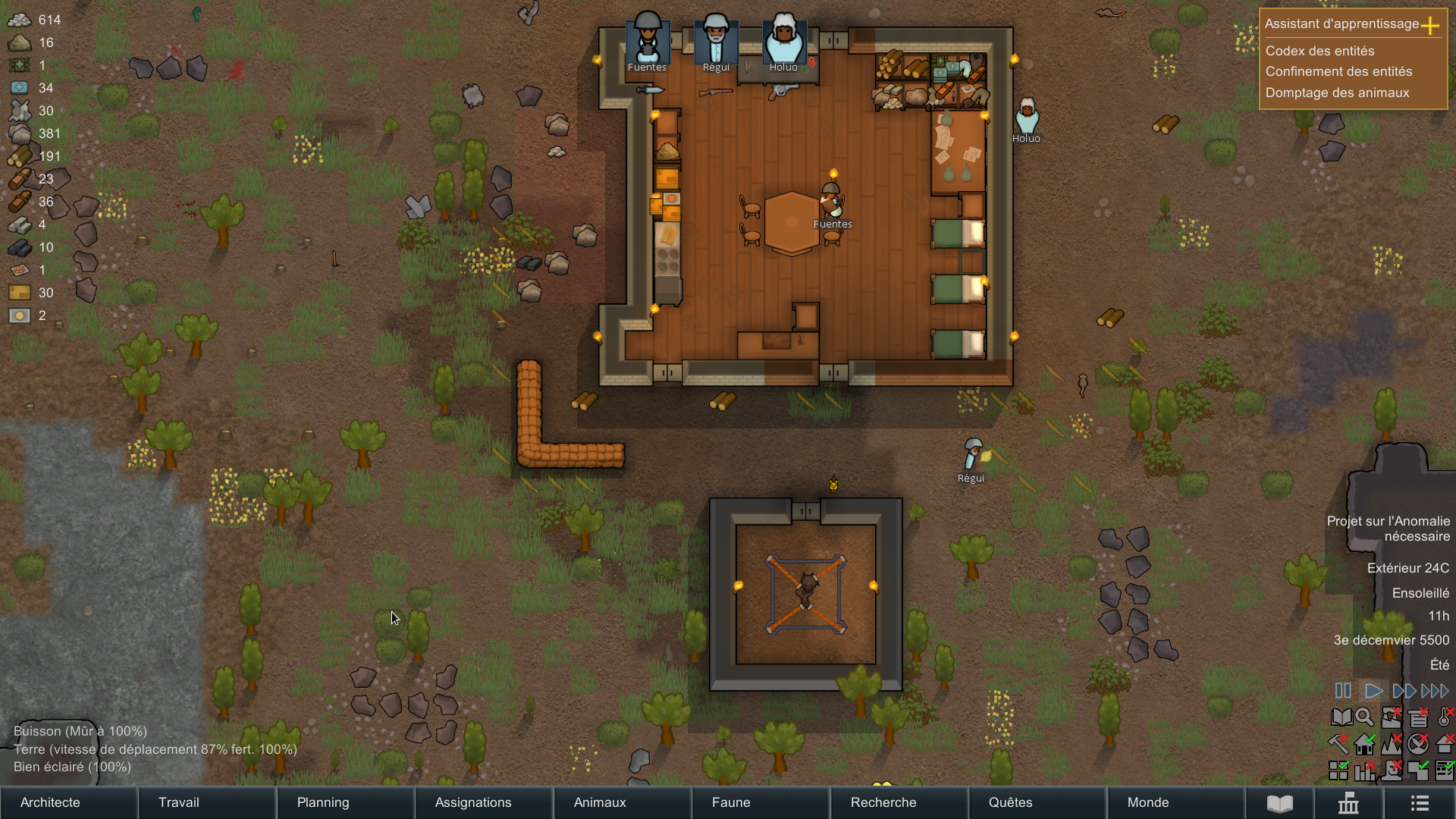
Task: Pause the game speed
Action: click(x=1343, y=691)
